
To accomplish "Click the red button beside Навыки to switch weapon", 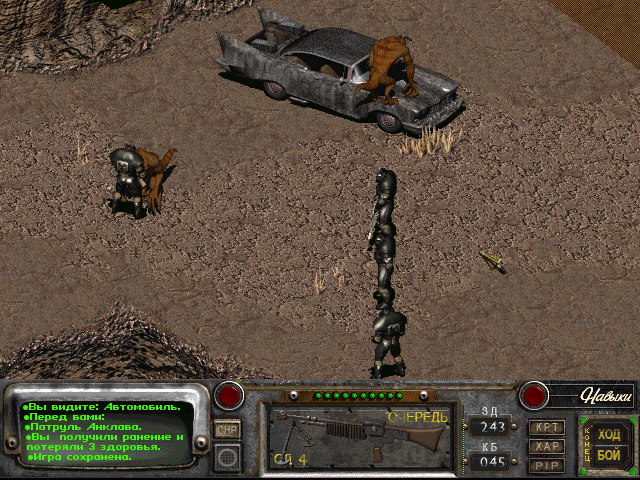I will (x=534, y=395).
